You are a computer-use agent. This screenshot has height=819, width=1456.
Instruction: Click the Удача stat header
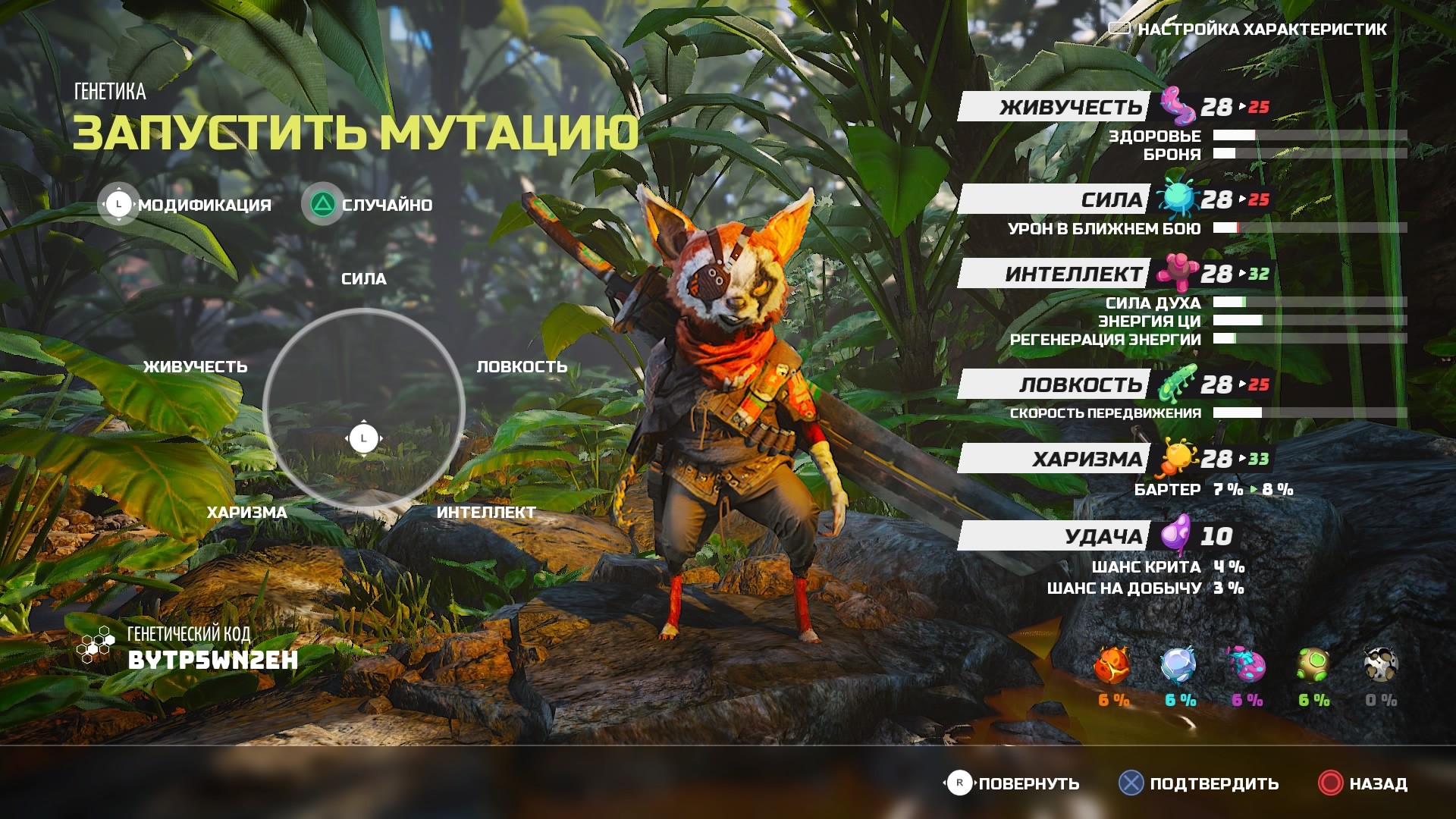tap(1054, 536)
